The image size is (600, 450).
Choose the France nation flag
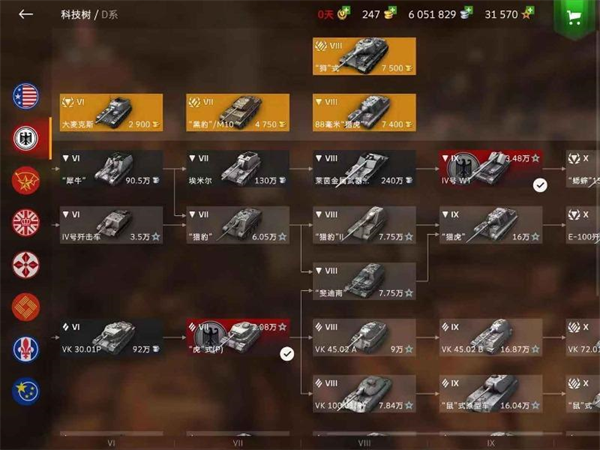25,349
